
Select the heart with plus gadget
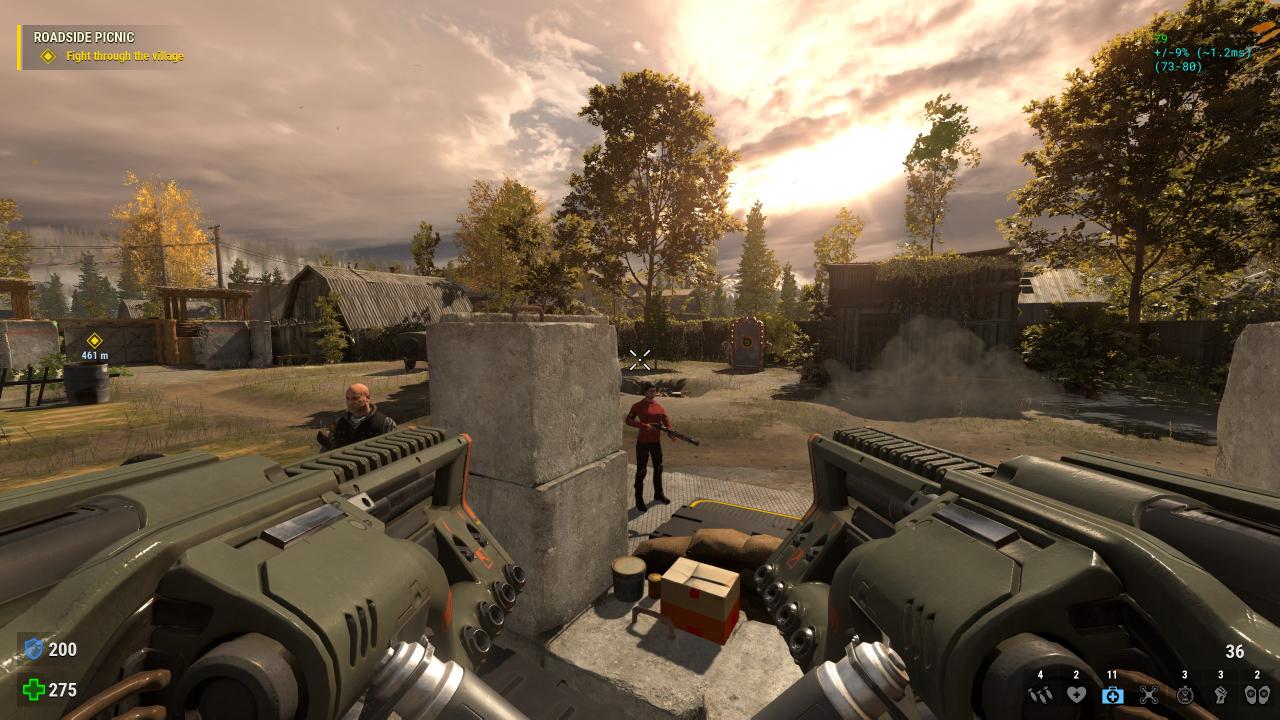[x=1077, y=694]
